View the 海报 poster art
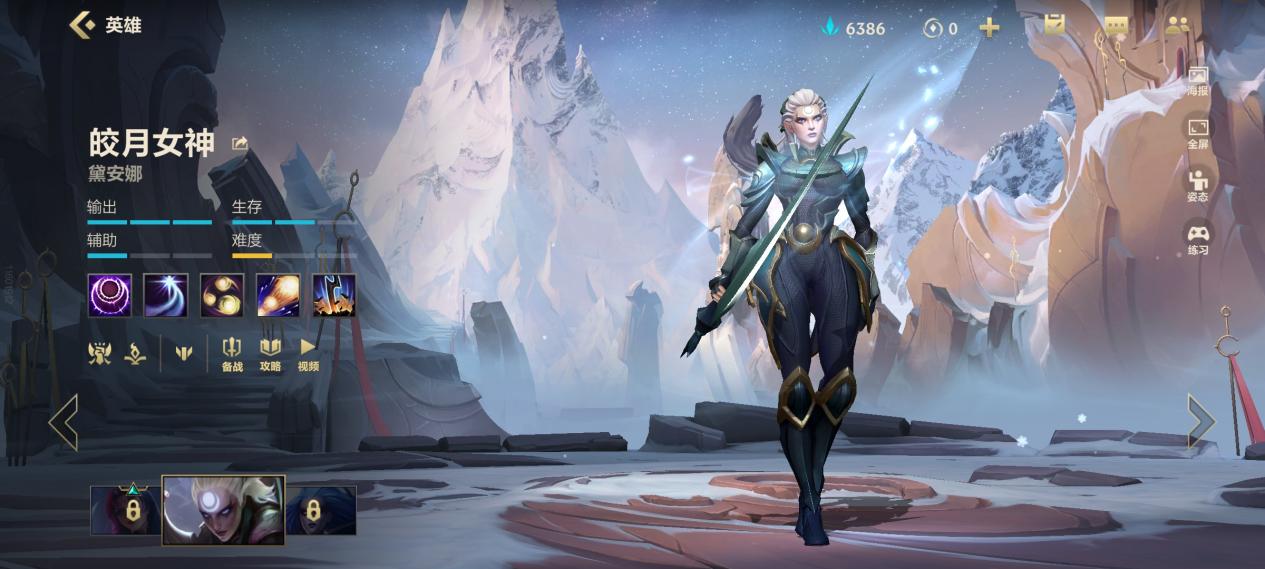The width and height of the screenshot is (1265, 569). [1198, 81]
